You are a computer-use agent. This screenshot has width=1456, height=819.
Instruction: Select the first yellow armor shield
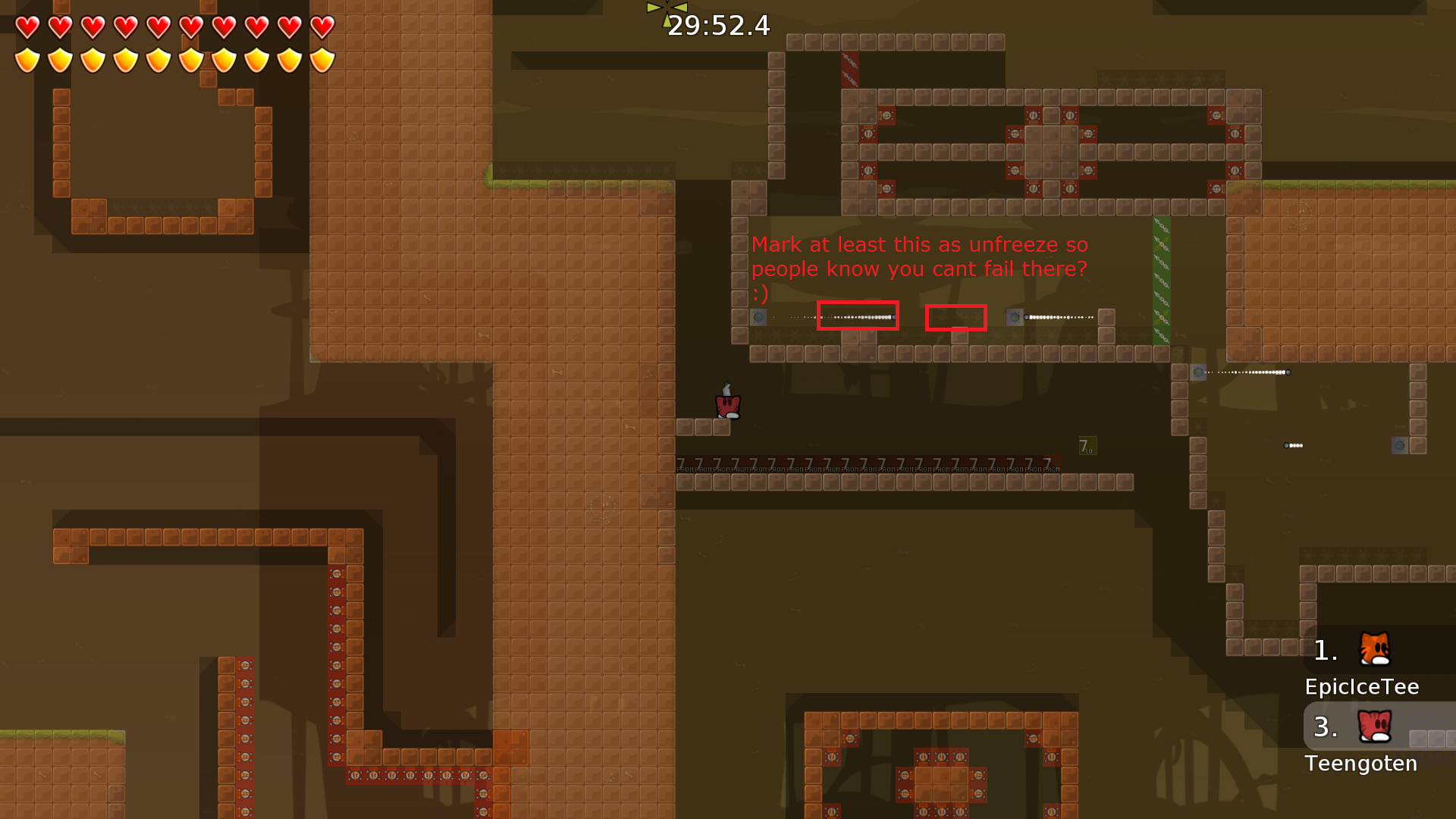pos(27,59)
